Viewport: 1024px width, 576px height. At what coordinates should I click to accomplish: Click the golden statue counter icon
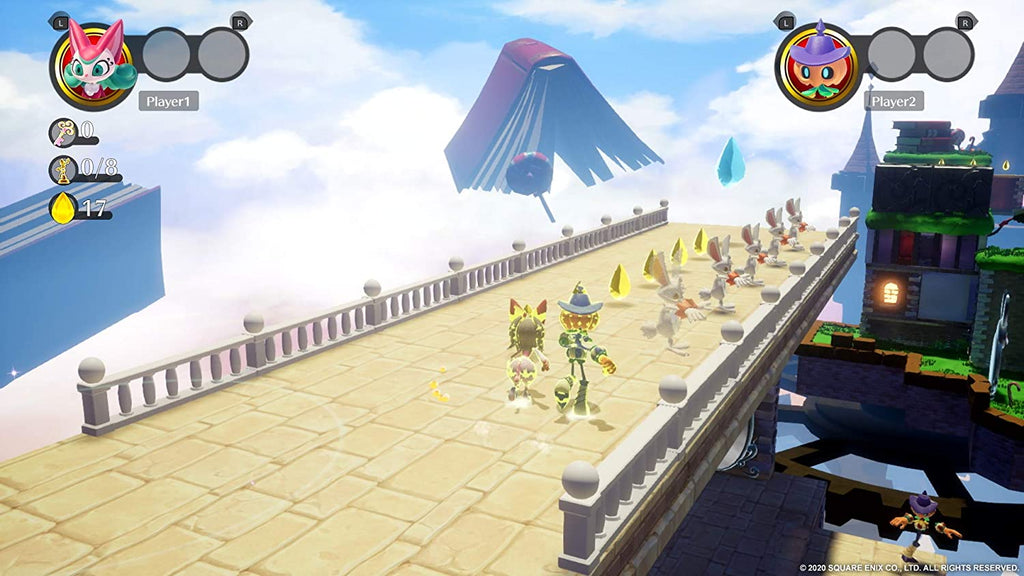pyautogui.click(x=62, y=170)
